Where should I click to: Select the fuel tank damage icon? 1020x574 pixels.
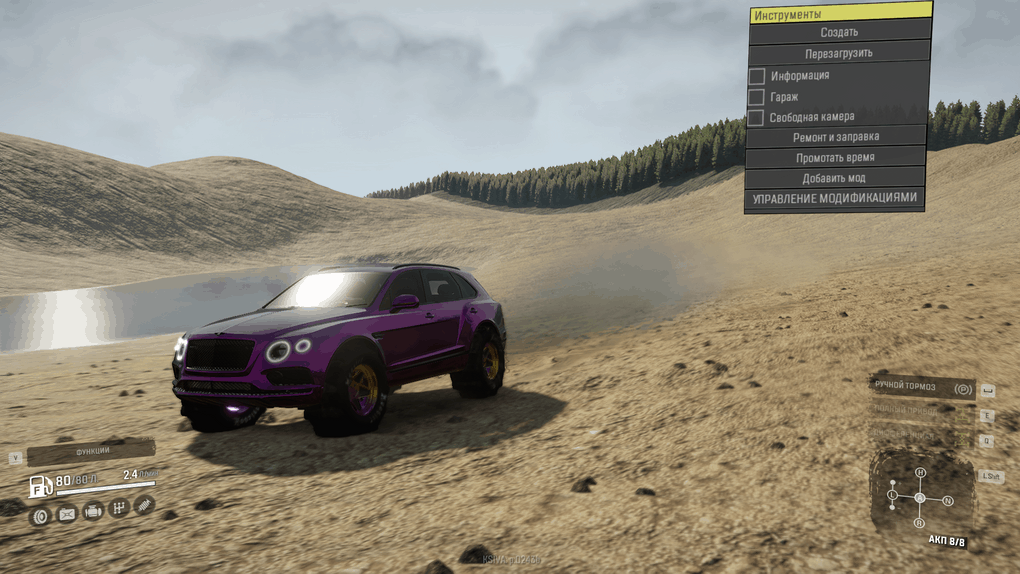[67, 514]
